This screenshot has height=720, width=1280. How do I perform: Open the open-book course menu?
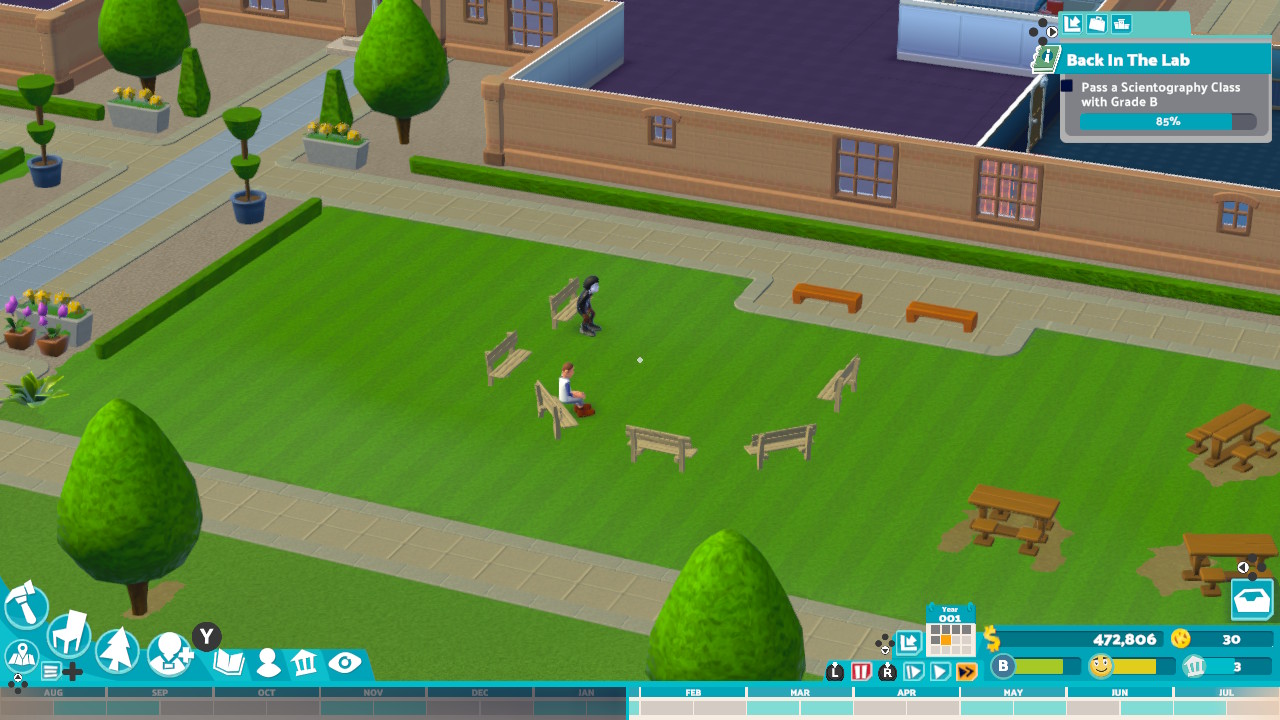pos(229,662)
